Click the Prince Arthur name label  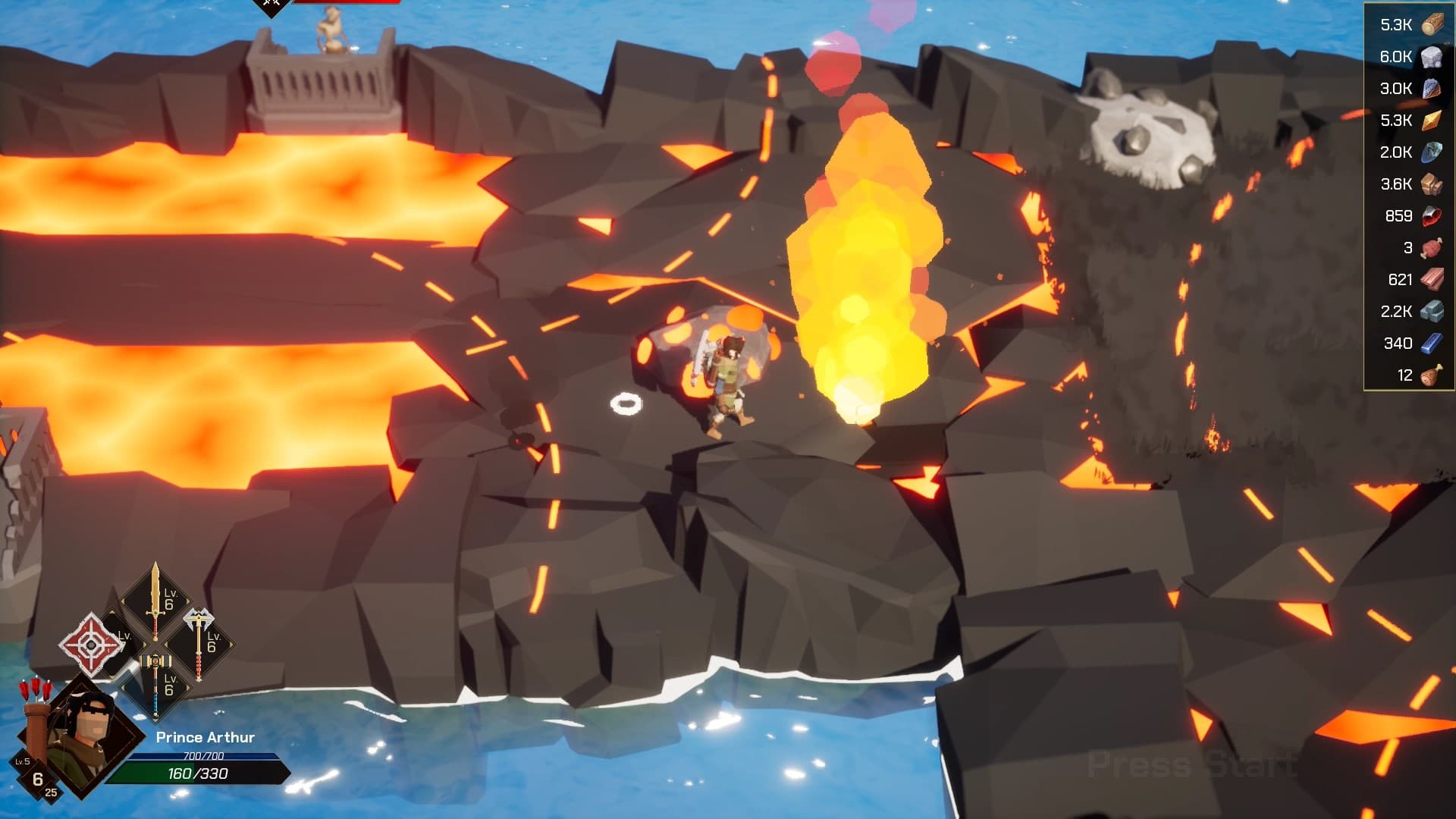[x=205, y=737]
